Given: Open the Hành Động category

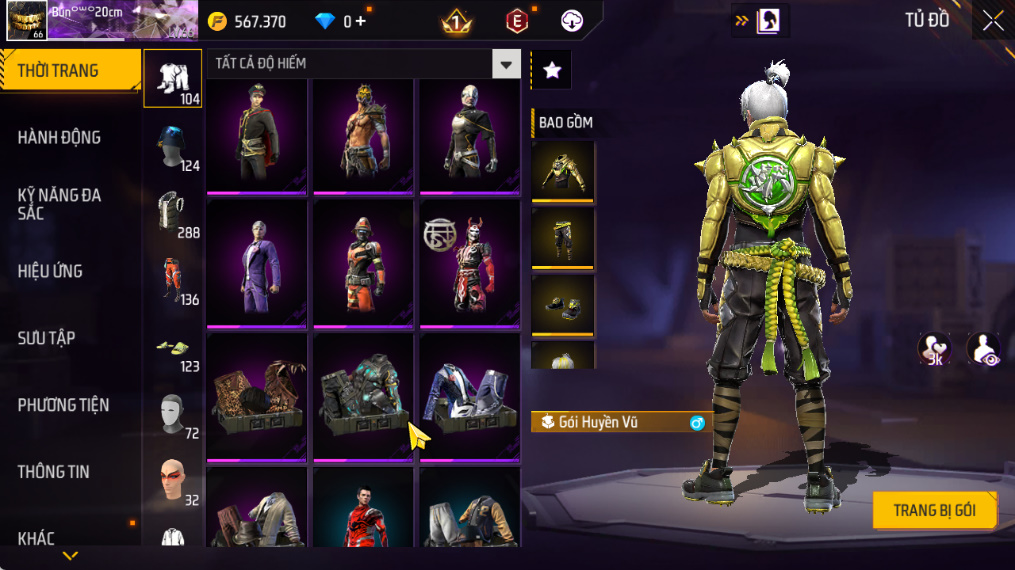Looking at the screenshot, I should click(x=60, y=138).
